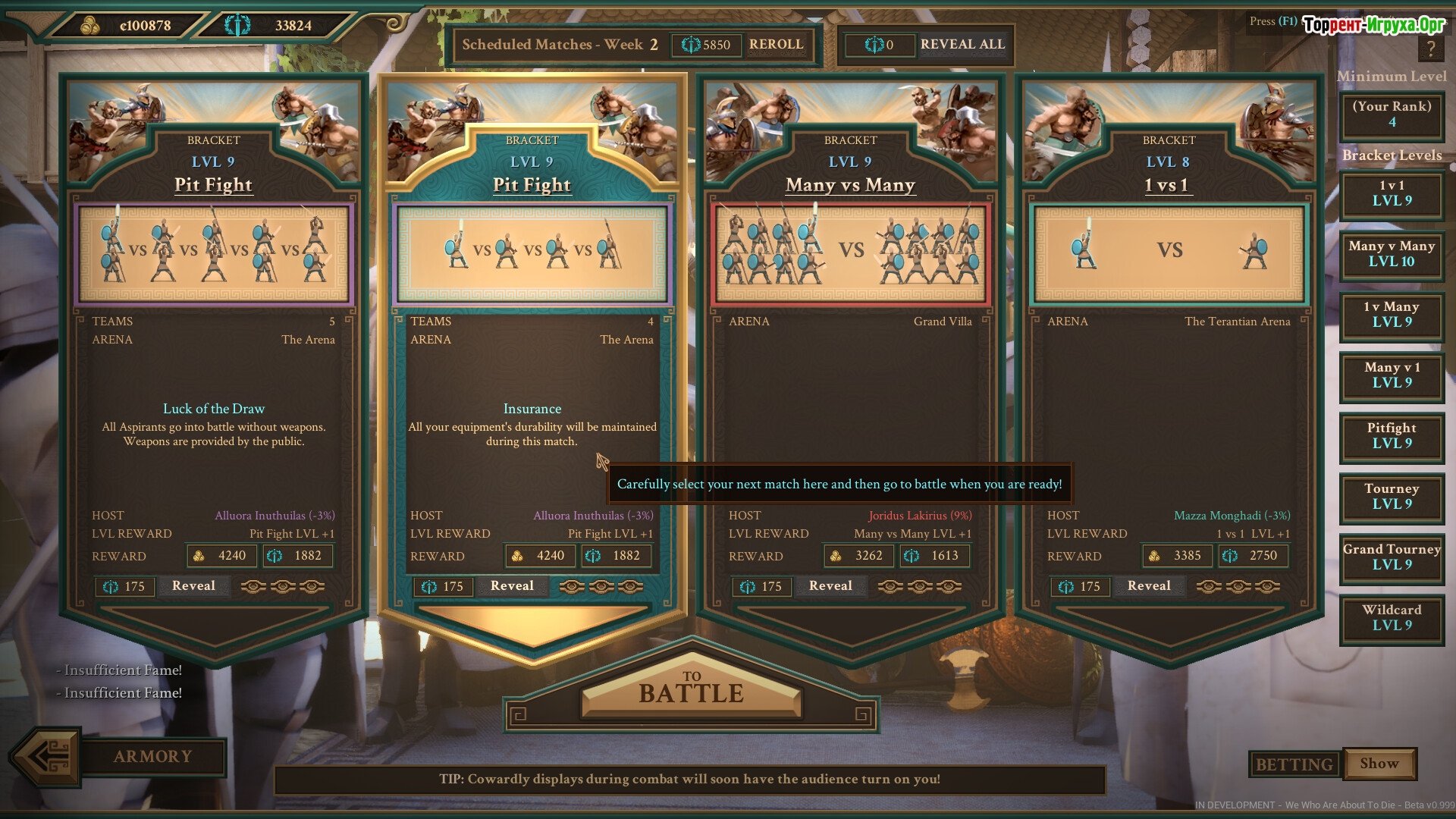Choose the Wildcard LVL 9 bracket
The width and height of the screenshot is (1456, 819).
[x=1392, y=618]
